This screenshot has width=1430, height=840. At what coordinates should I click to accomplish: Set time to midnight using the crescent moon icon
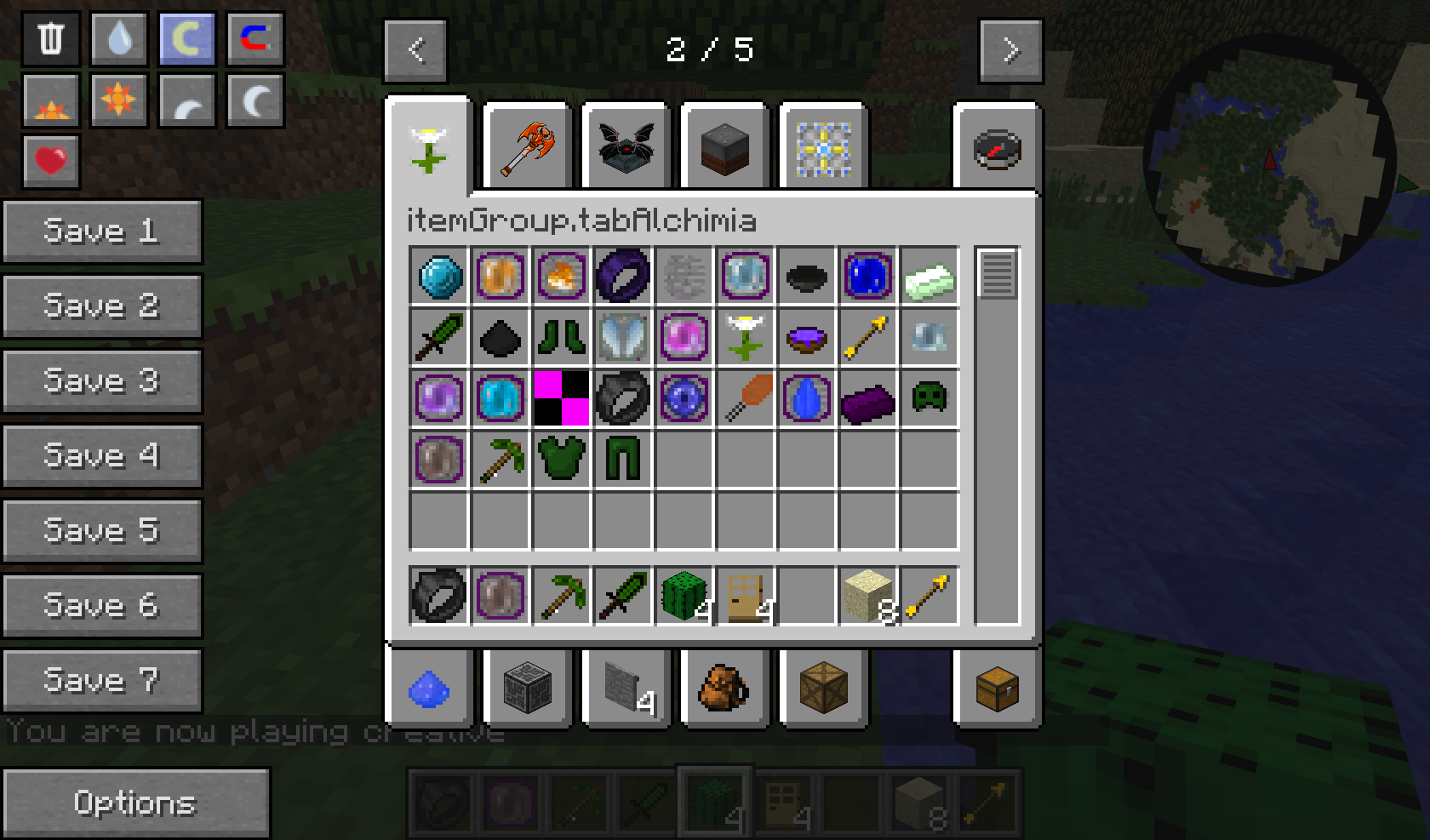[x=255, y=100]
